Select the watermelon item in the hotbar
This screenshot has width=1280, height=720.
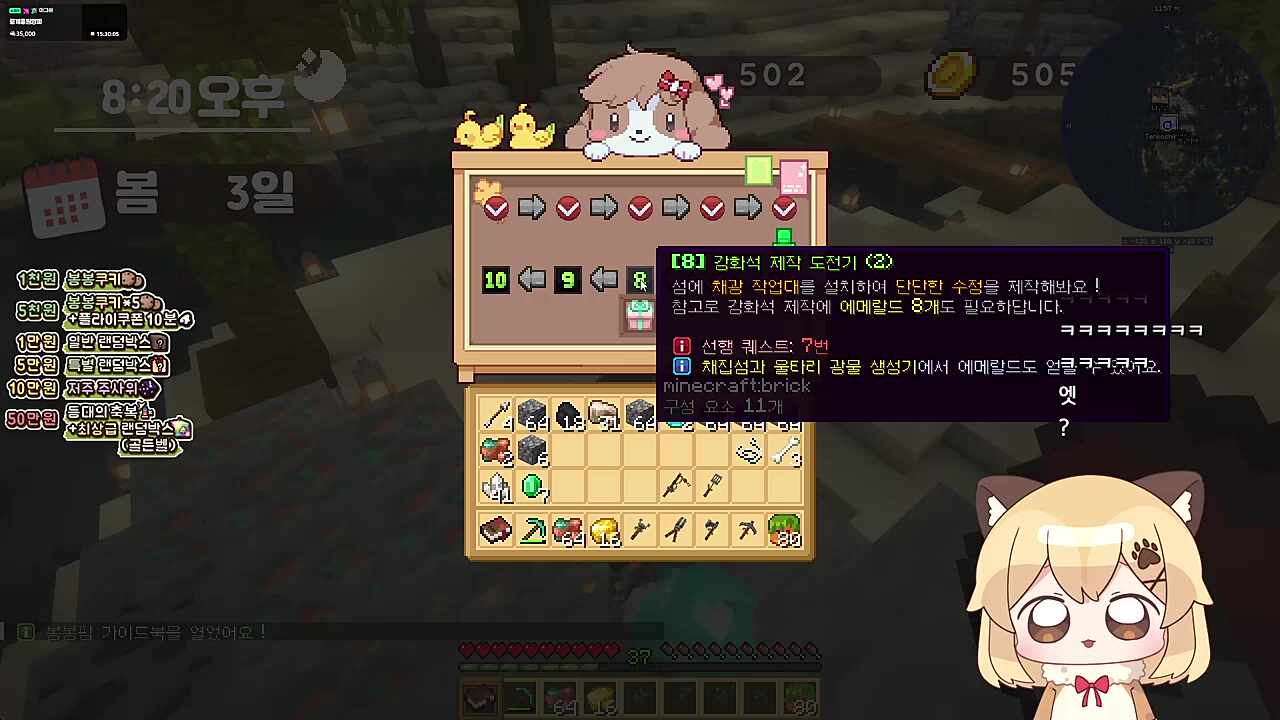(799, 697)
